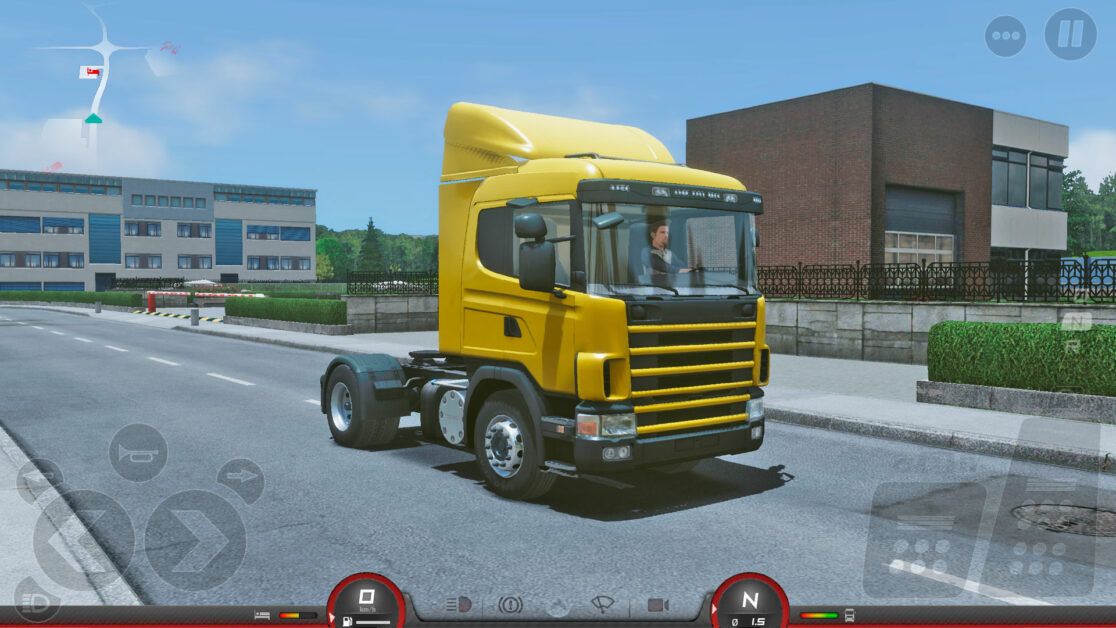Tap the gear indicator showing N
1116x628 pixels.
(x=749, y=601)
